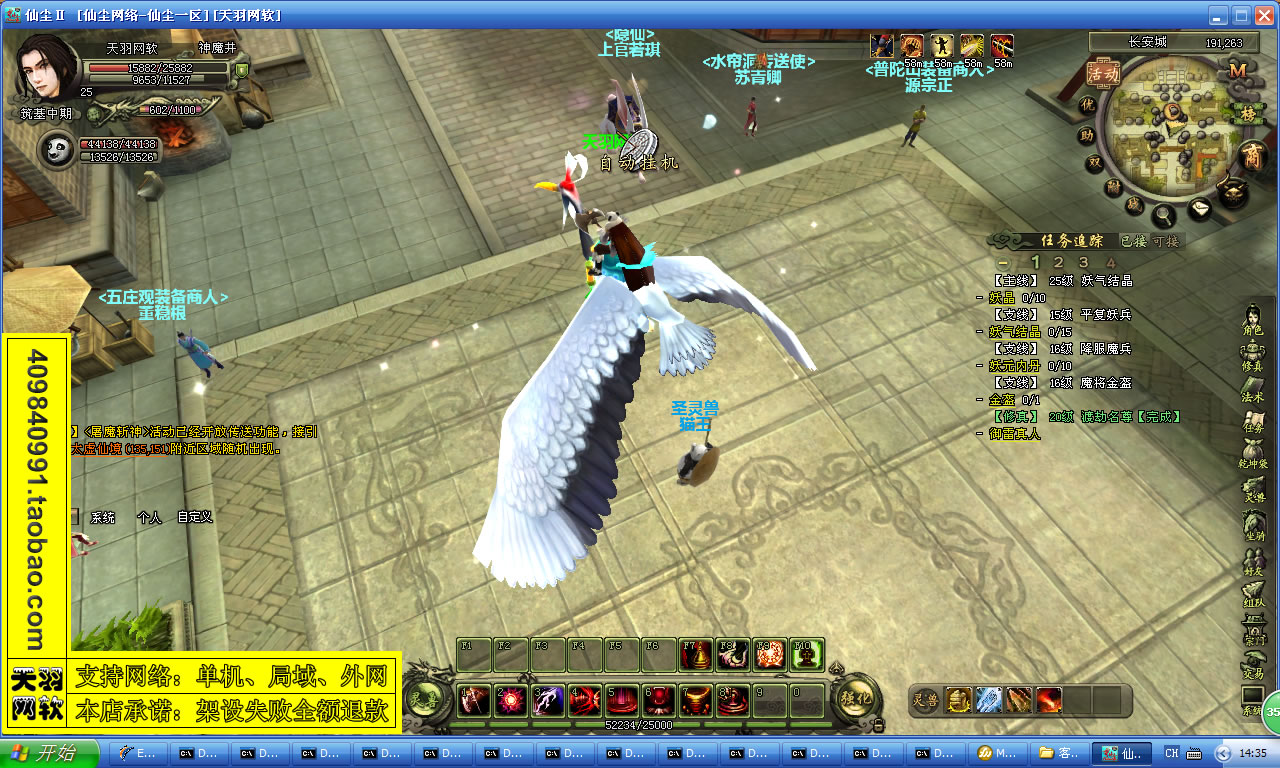Viewport: 1280px width, 768px height.
Task: Switch to the 可接 available quests tab
Action: tap(1166, 241)
